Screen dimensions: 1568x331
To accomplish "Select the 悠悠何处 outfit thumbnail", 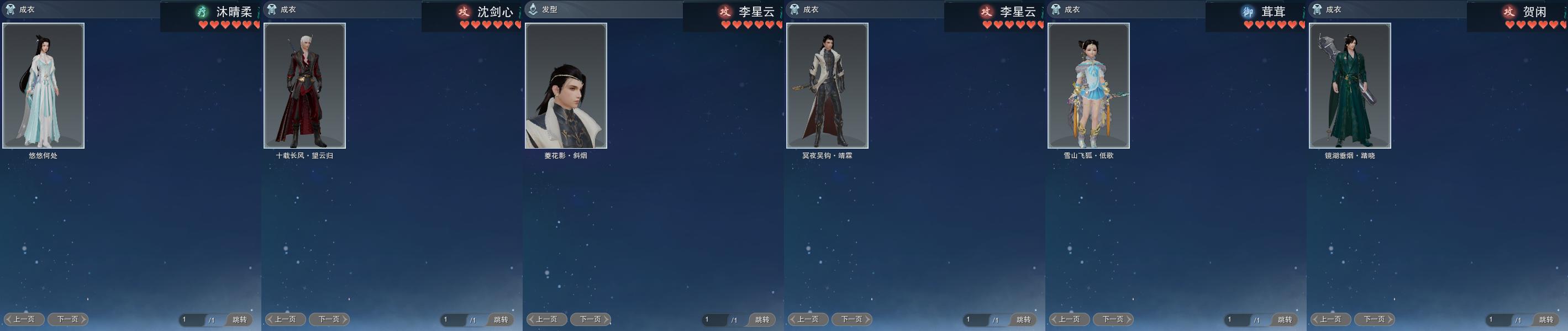I will tap(43, 86).
